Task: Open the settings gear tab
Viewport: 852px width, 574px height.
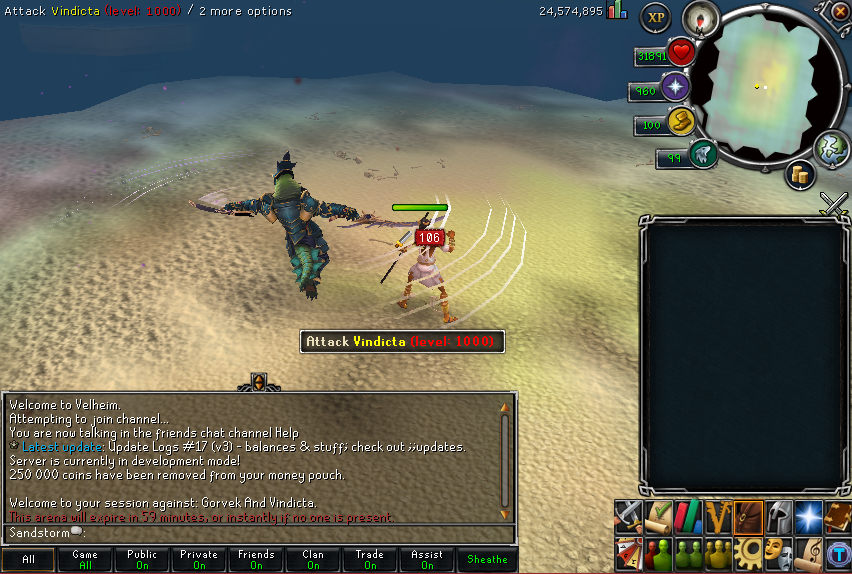Action: point(747,551)
